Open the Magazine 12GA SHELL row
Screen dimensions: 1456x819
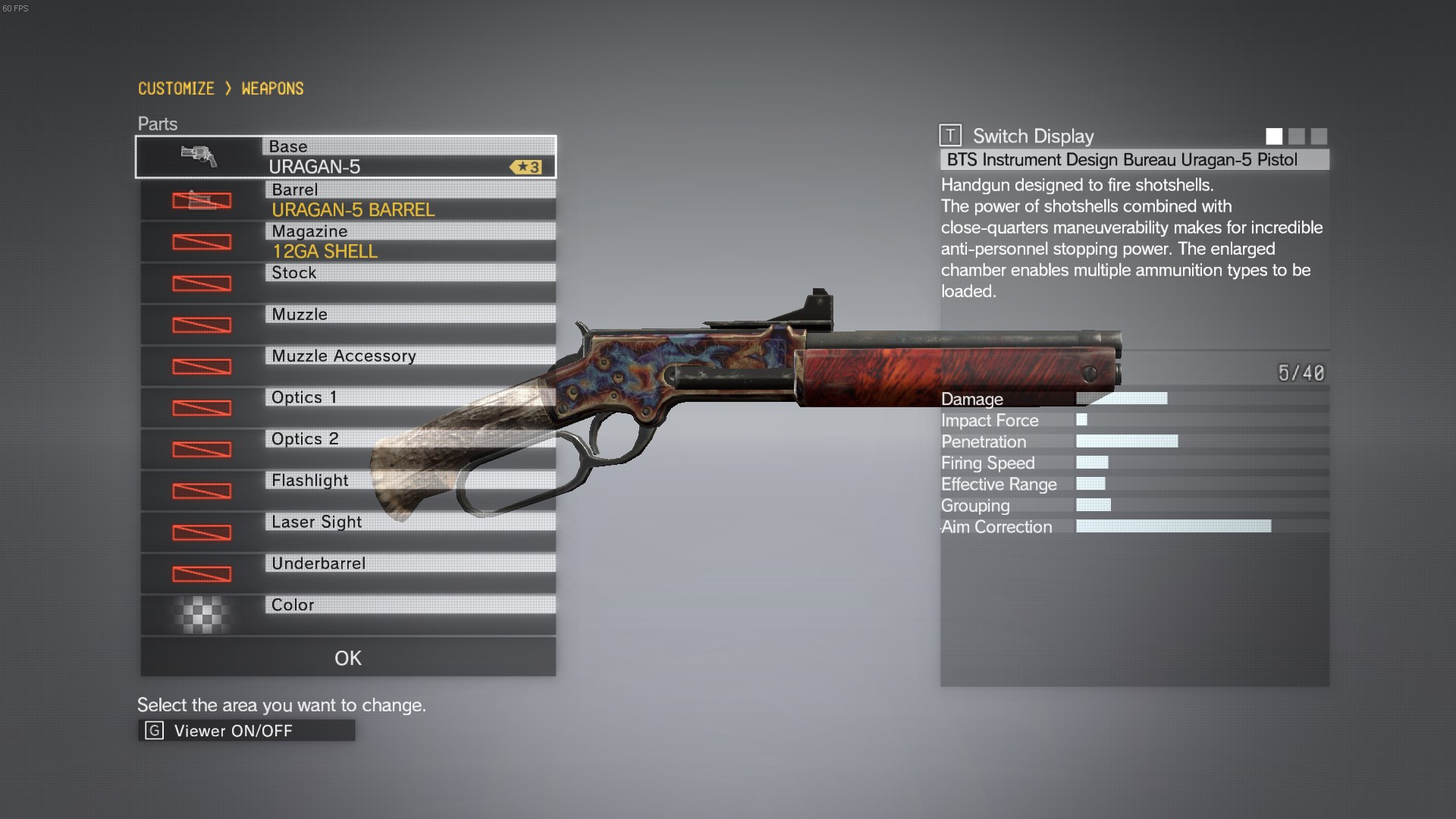[x=347, y=242]
